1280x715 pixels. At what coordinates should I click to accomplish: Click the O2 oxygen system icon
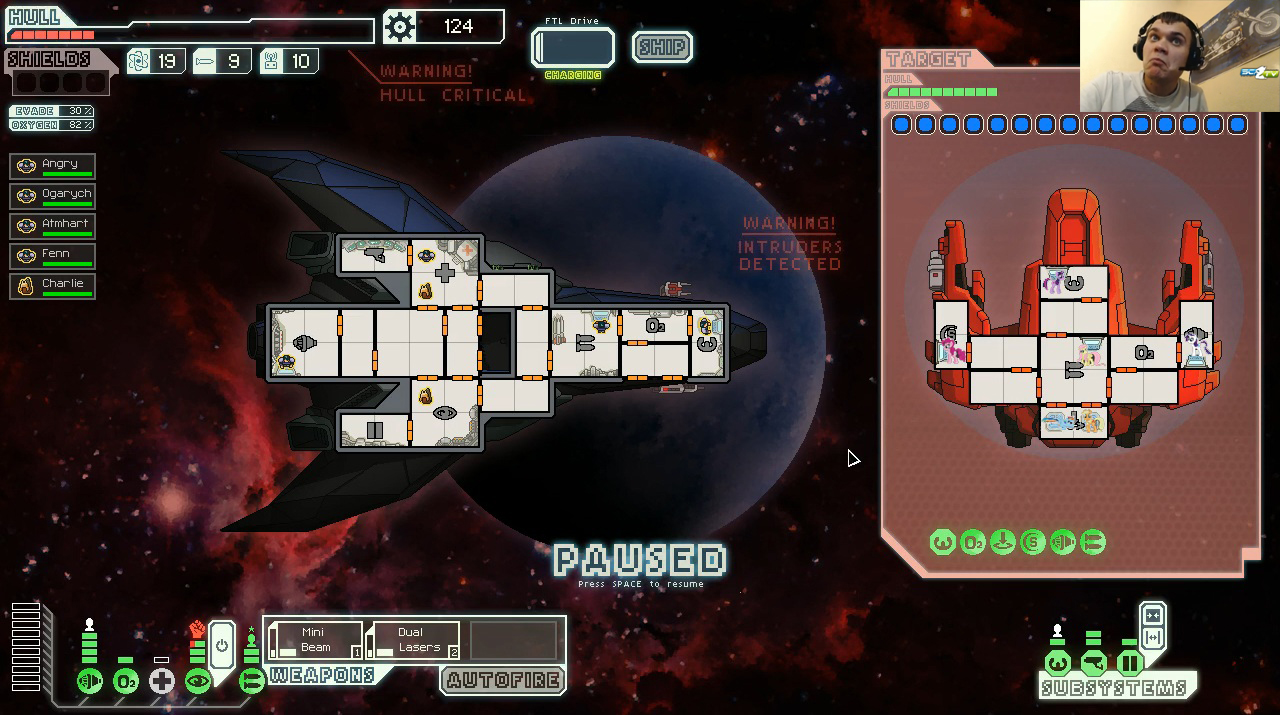point(126,682)
